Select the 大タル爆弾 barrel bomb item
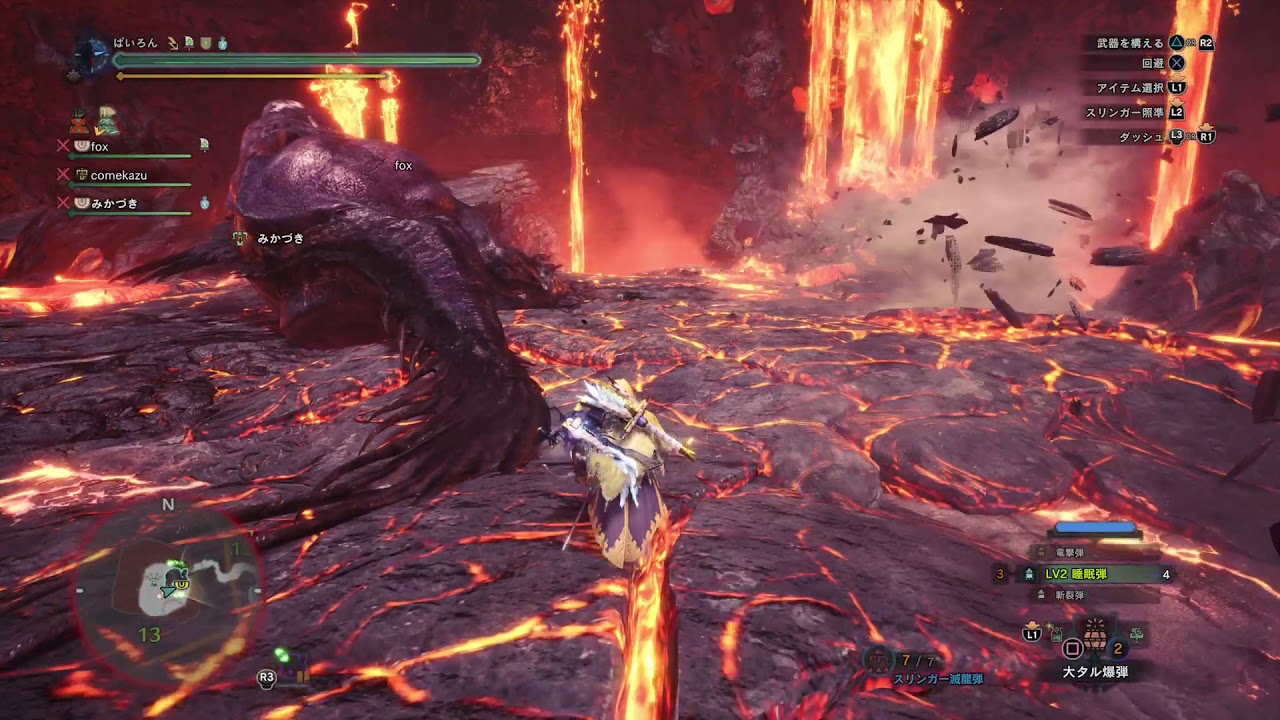1280x720 pixels. [x=1095, y=636]
